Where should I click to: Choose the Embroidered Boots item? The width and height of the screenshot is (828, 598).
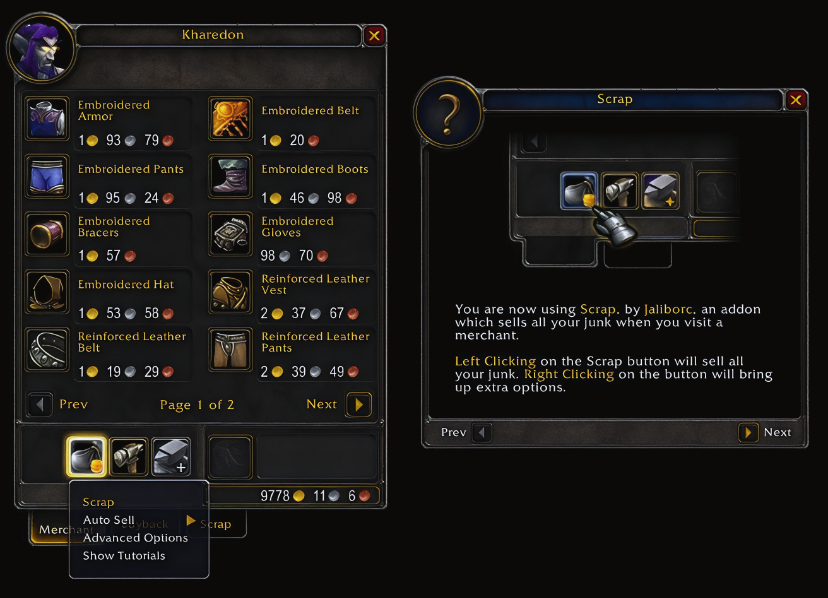[x=229, y=175]
